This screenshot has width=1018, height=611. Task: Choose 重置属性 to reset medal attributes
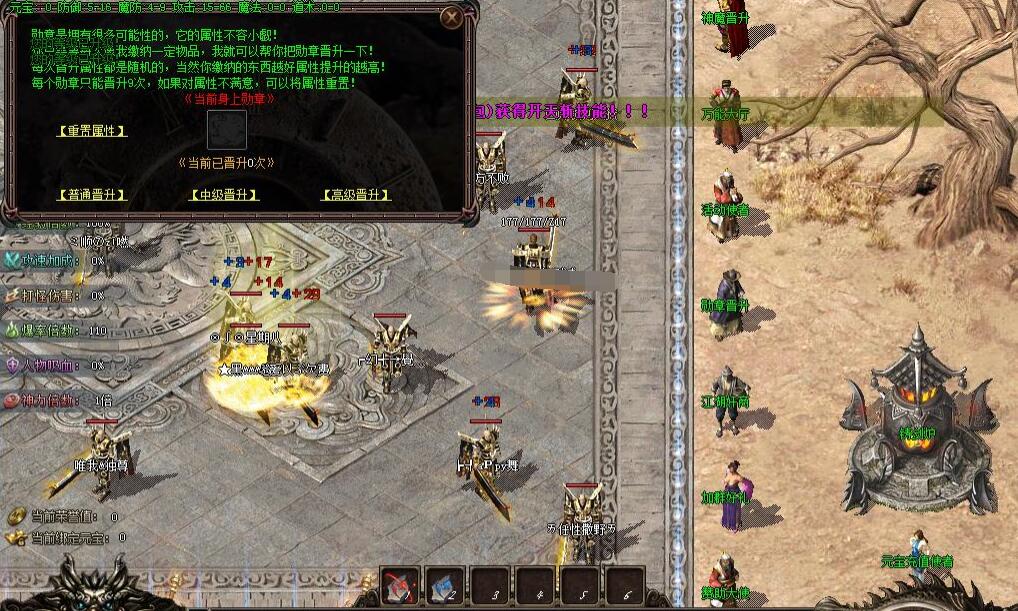(92, 131)
